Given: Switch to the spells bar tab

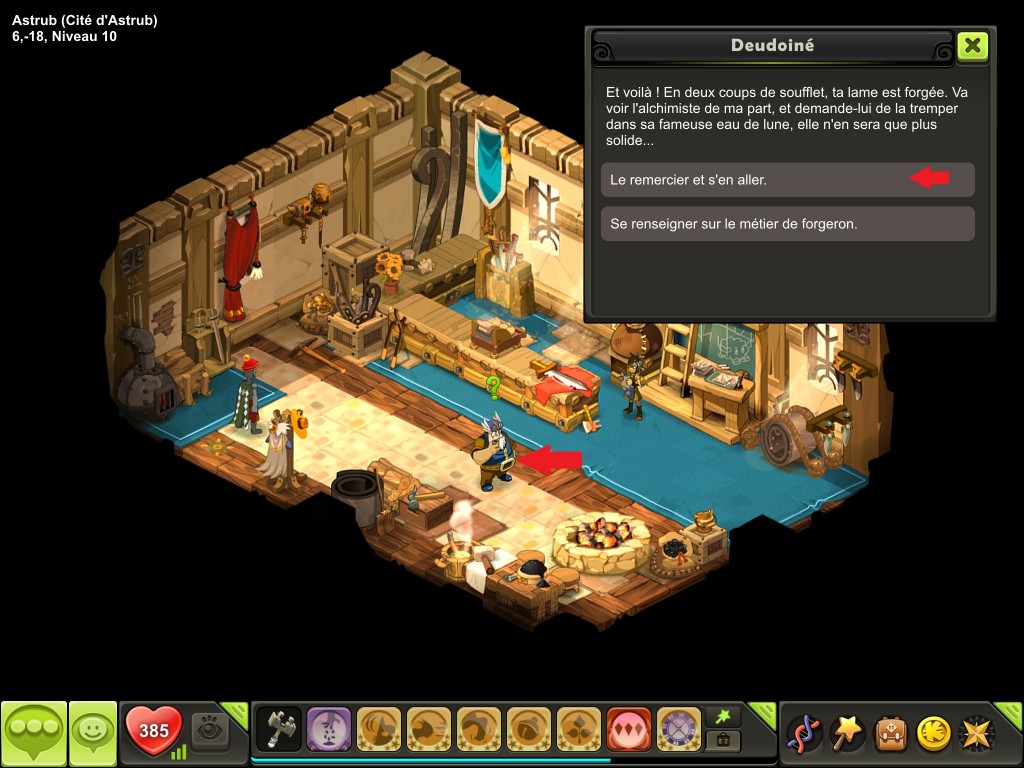Looking at the screenshot, I should click(722, 716).
